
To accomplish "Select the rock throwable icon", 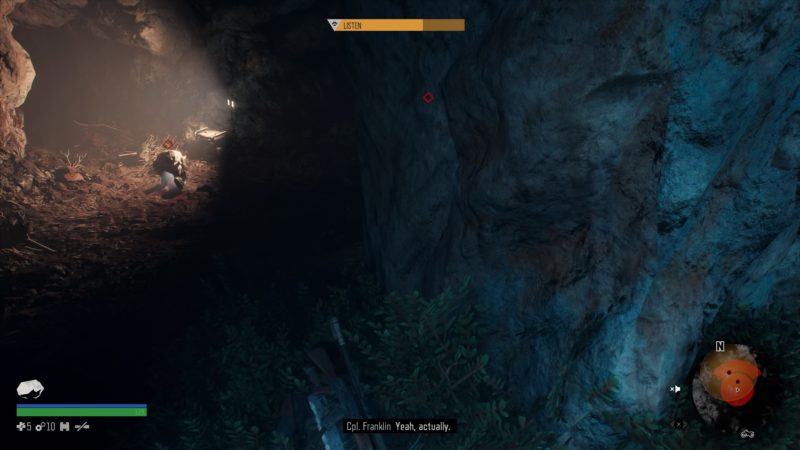I will click(x=31, y=389).
